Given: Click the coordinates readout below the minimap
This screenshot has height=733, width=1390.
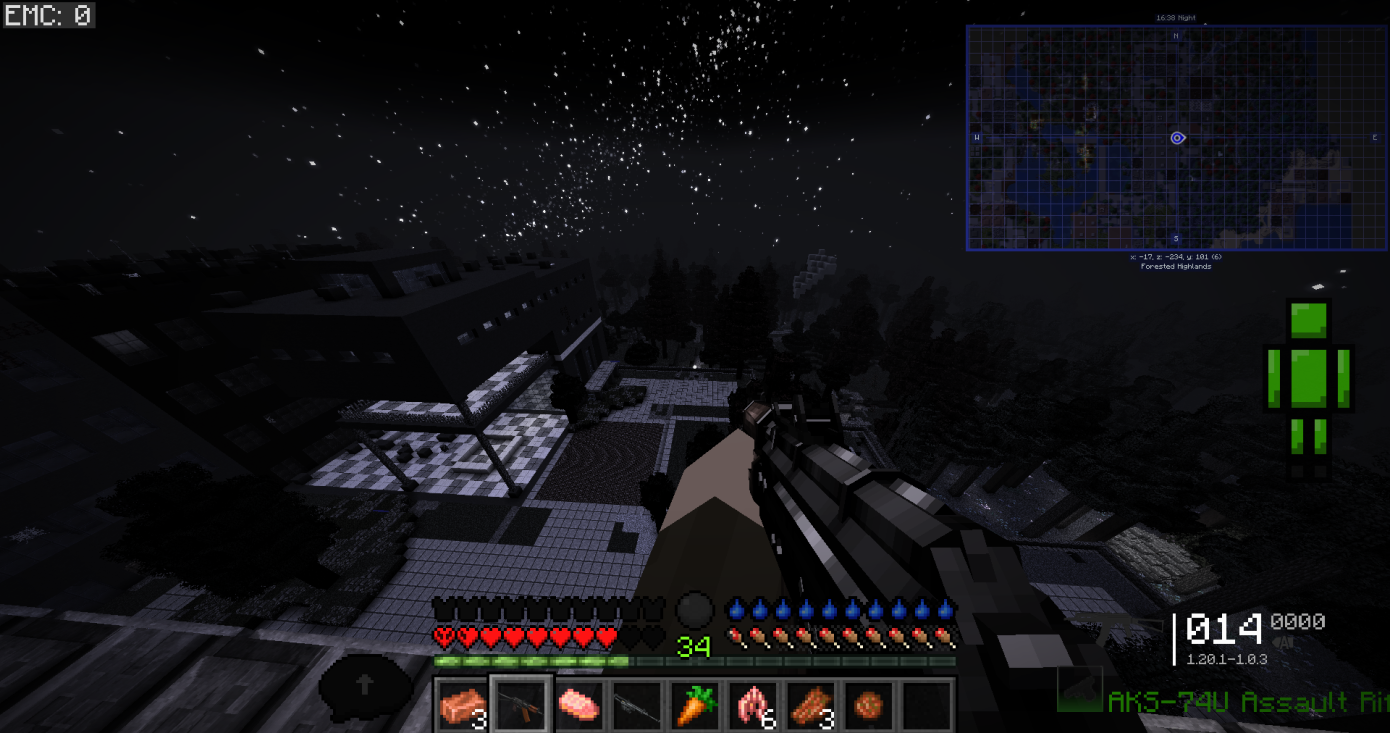Looking at the screenshot, I should coord(1175,257).
